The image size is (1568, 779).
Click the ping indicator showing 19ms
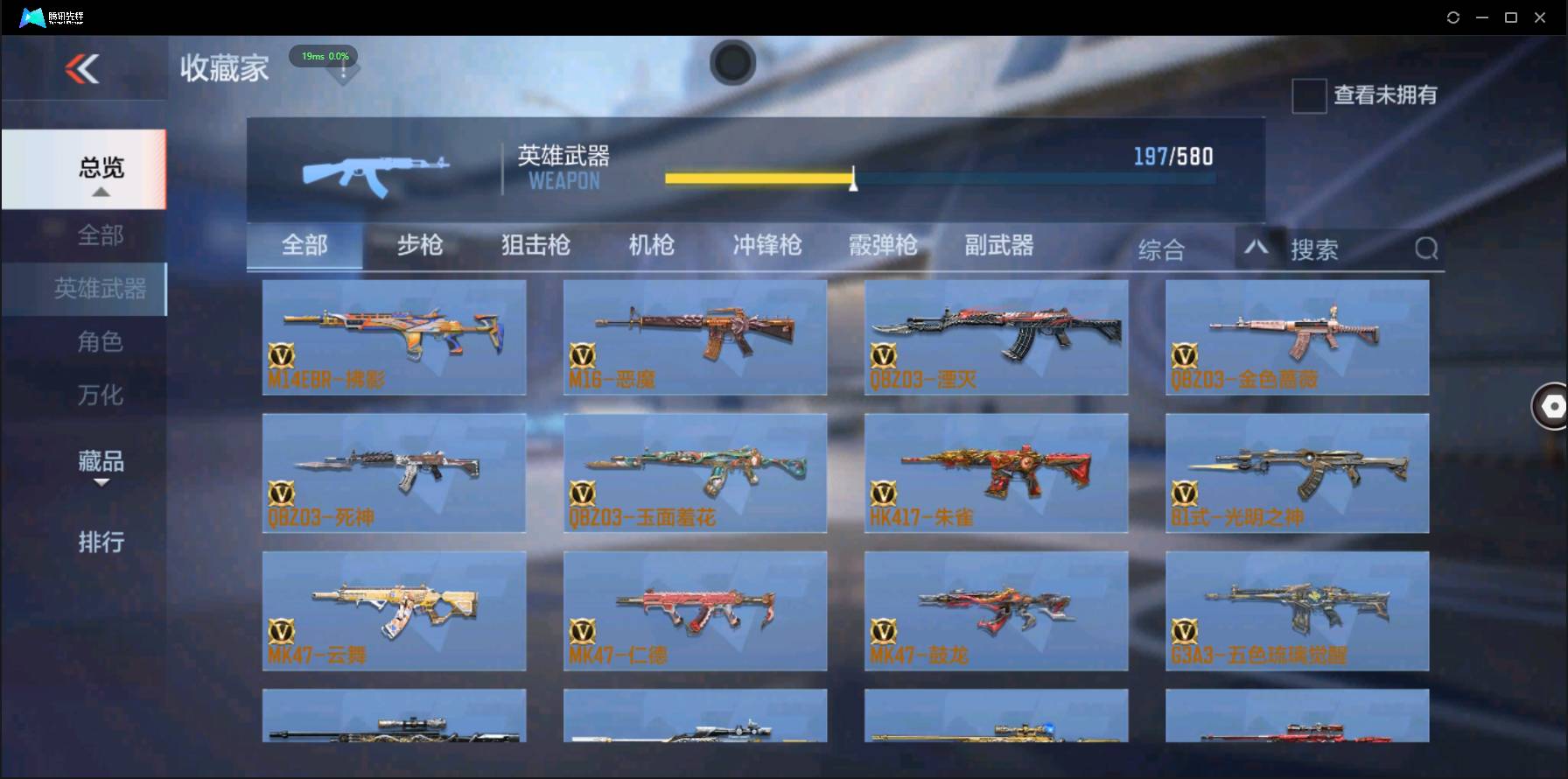pyautogui.click(x=323, y=55)
